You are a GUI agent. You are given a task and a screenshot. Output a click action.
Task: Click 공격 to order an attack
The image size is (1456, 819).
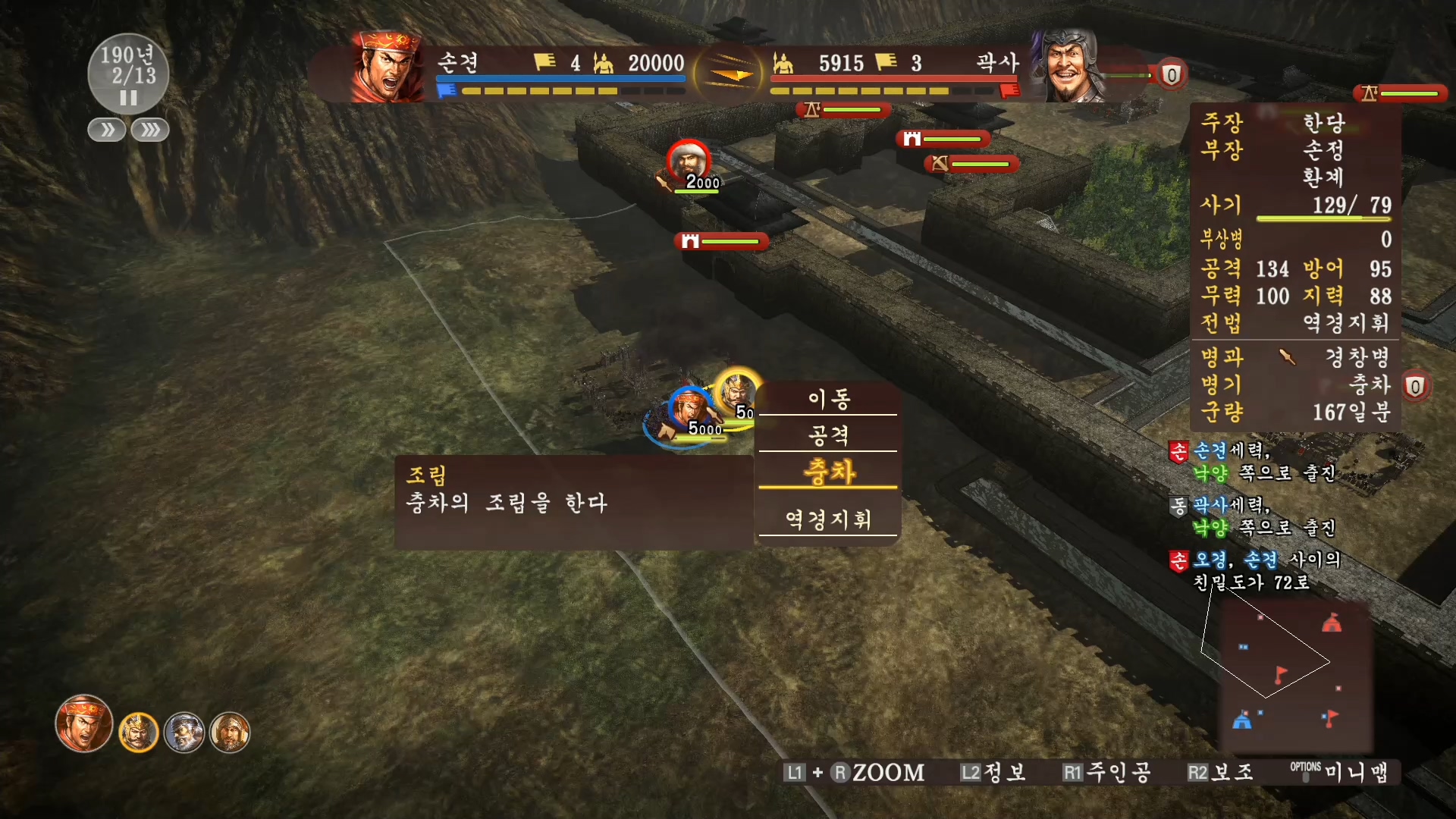(829, 436)
